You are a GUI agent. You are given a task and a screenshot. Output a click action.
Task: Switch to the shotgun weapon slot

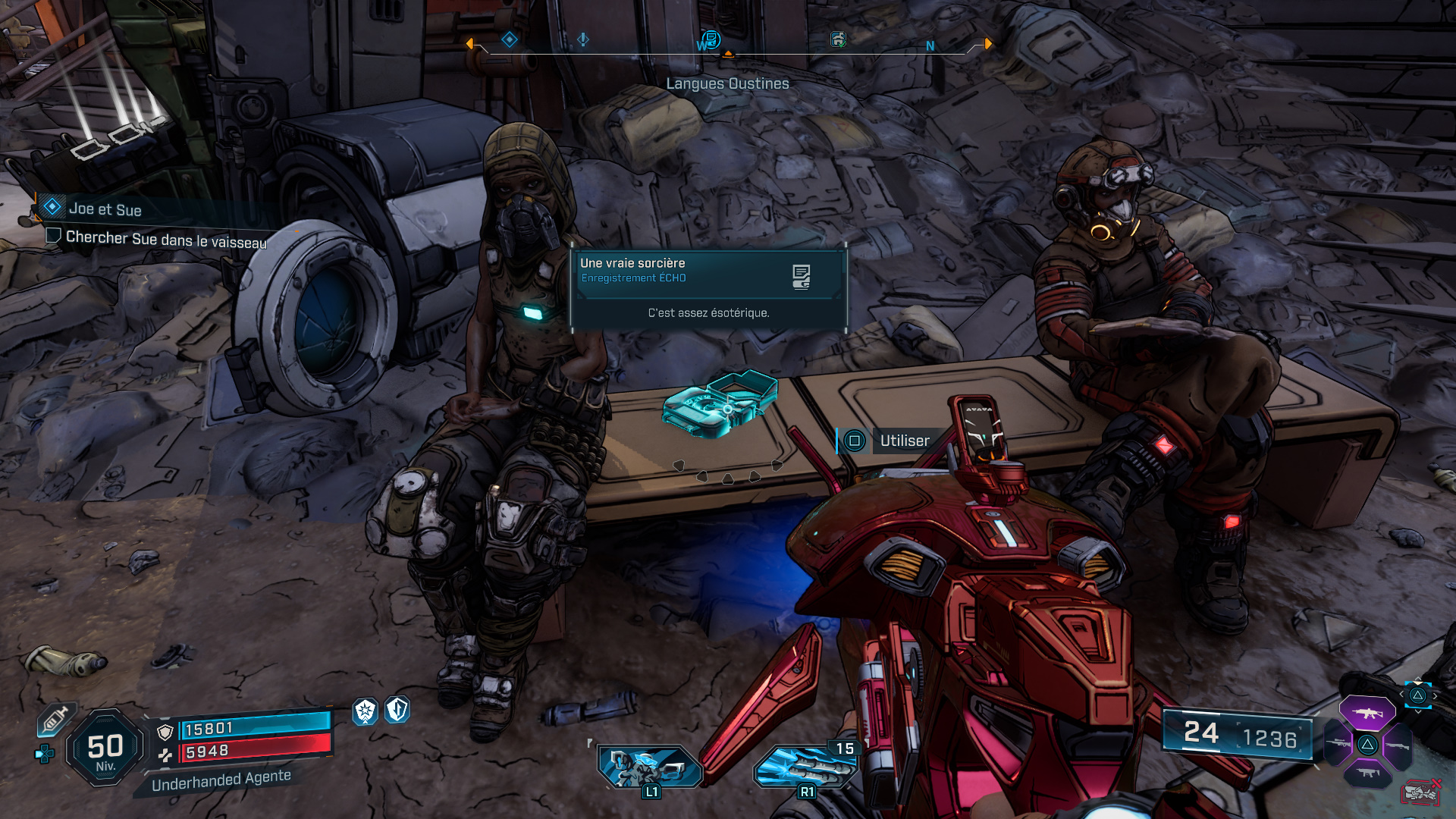point(1398,745)
